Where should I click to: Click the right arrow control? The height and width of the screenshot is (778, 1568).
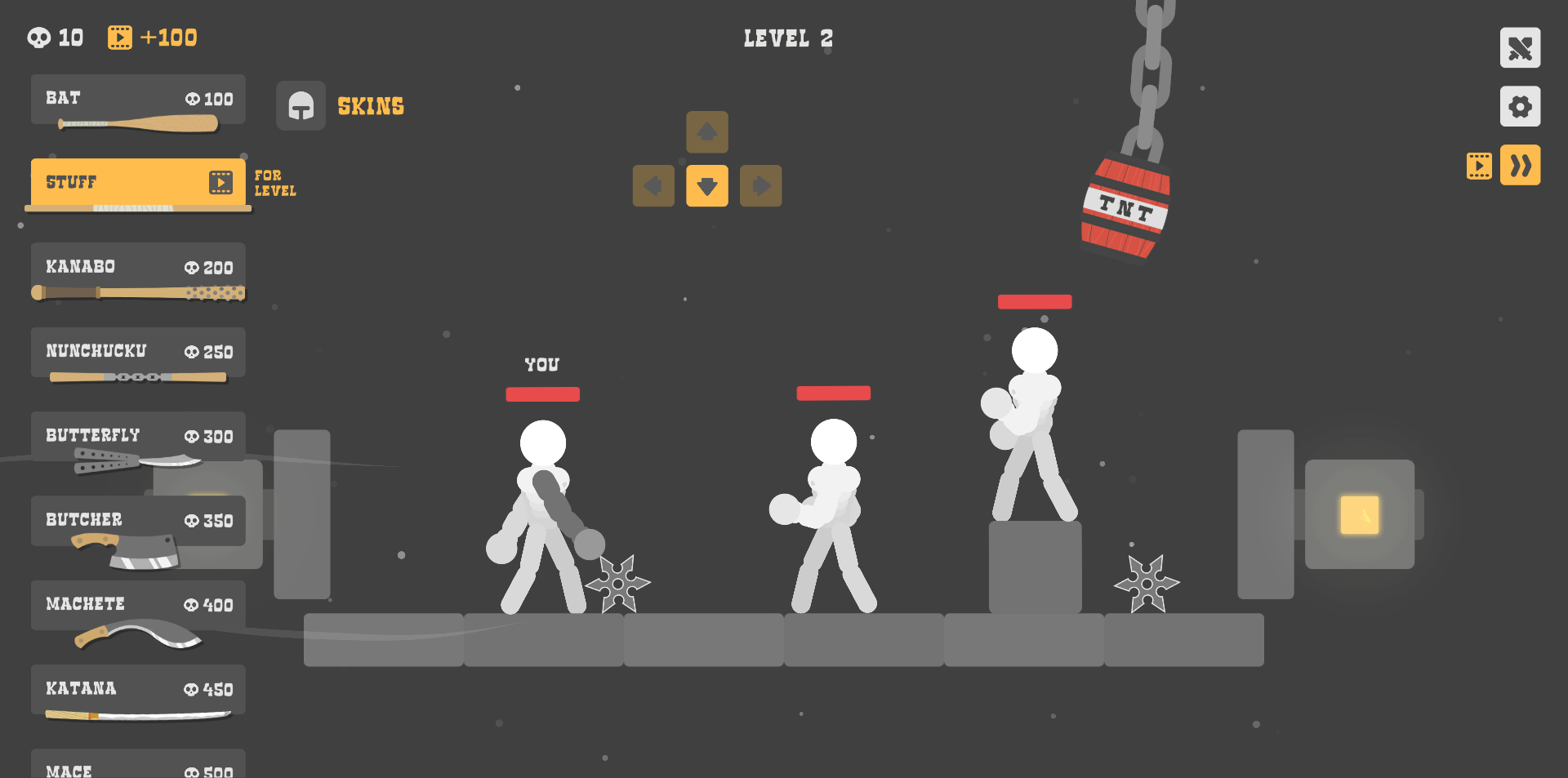(761, 186)
